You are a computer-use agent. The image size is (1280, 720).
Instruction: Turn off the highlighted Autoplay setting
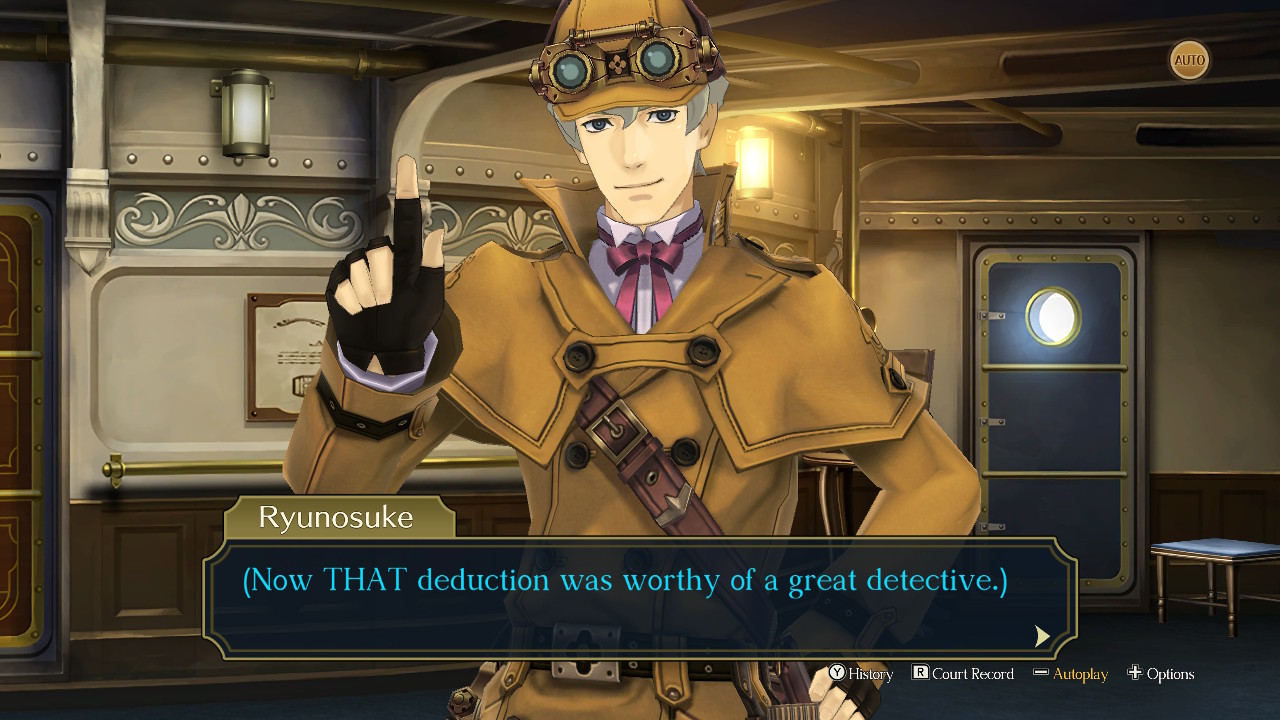1082,674
